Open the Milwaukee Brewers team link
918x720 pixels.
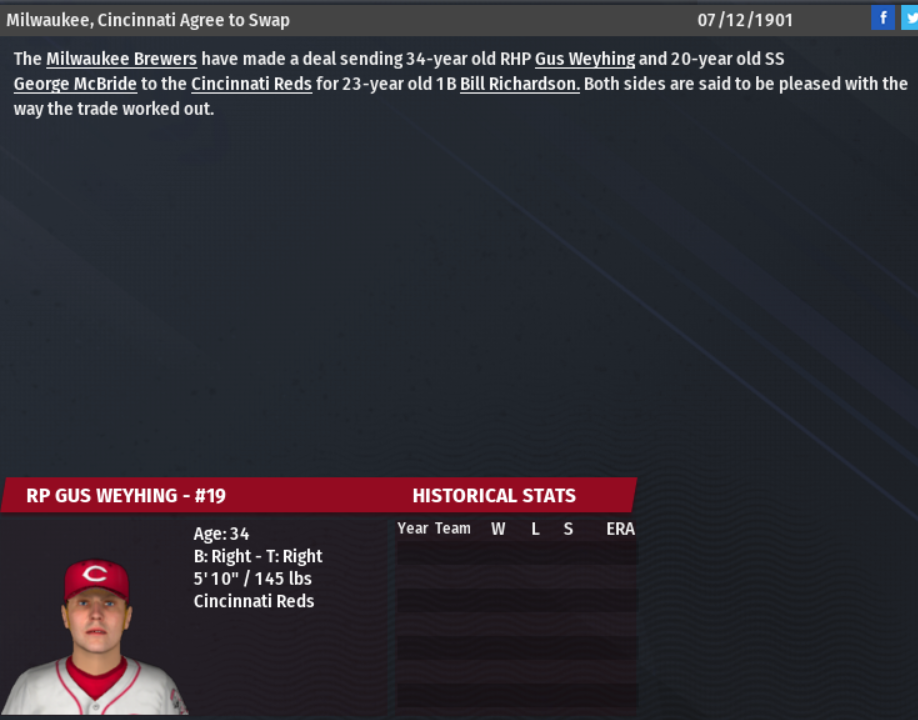coord(121,59)
